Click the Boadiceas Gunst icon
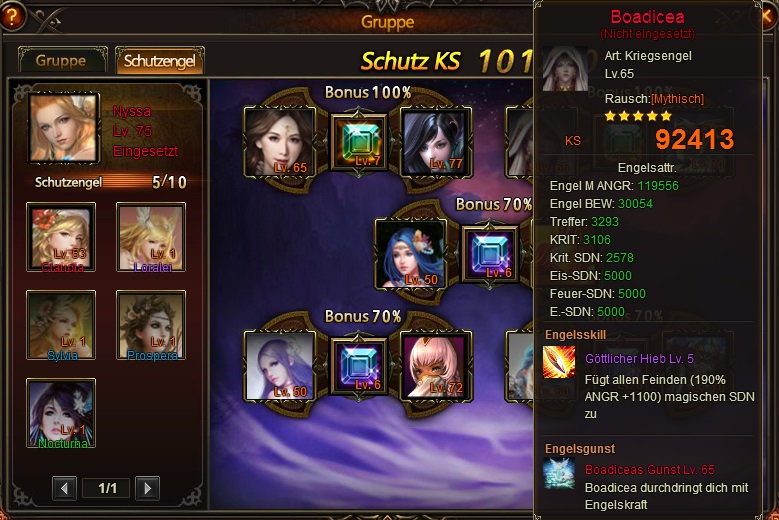779x520 pixels. [x=560, y=475]
